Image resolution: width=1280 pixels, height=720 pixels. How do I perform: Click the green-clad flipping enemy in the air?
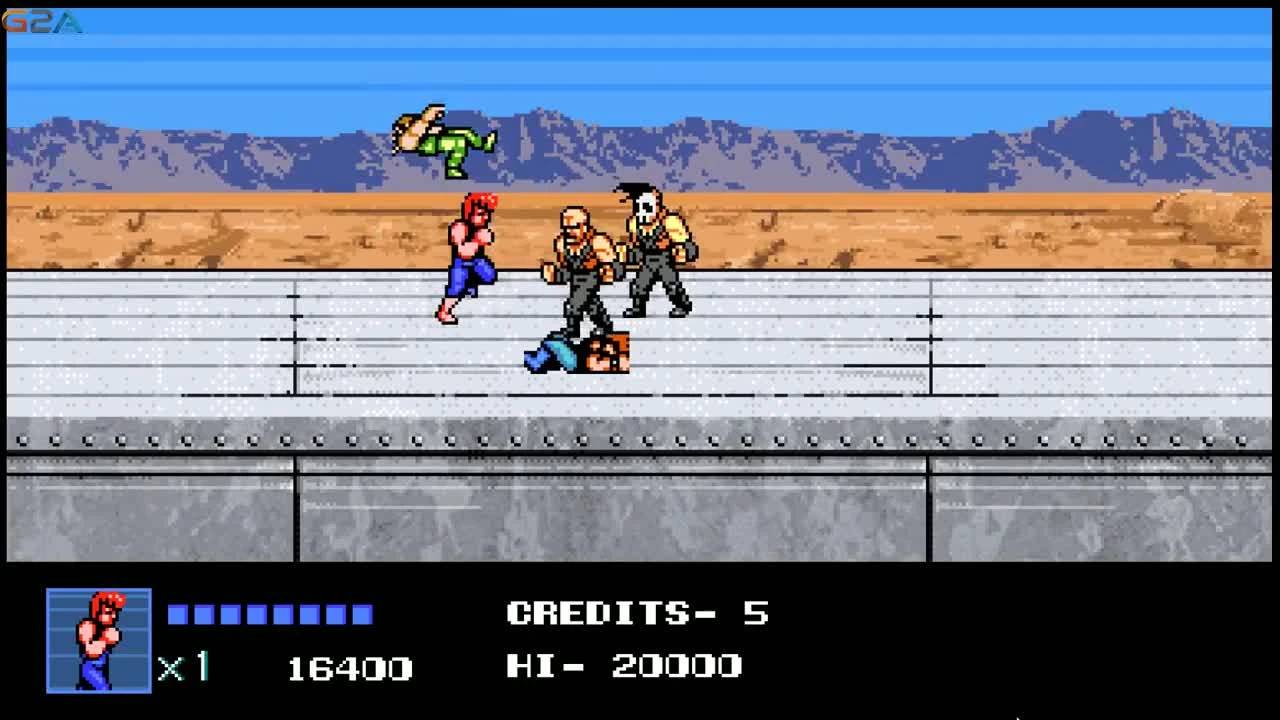pyautogui.click(x=445, y=140)
